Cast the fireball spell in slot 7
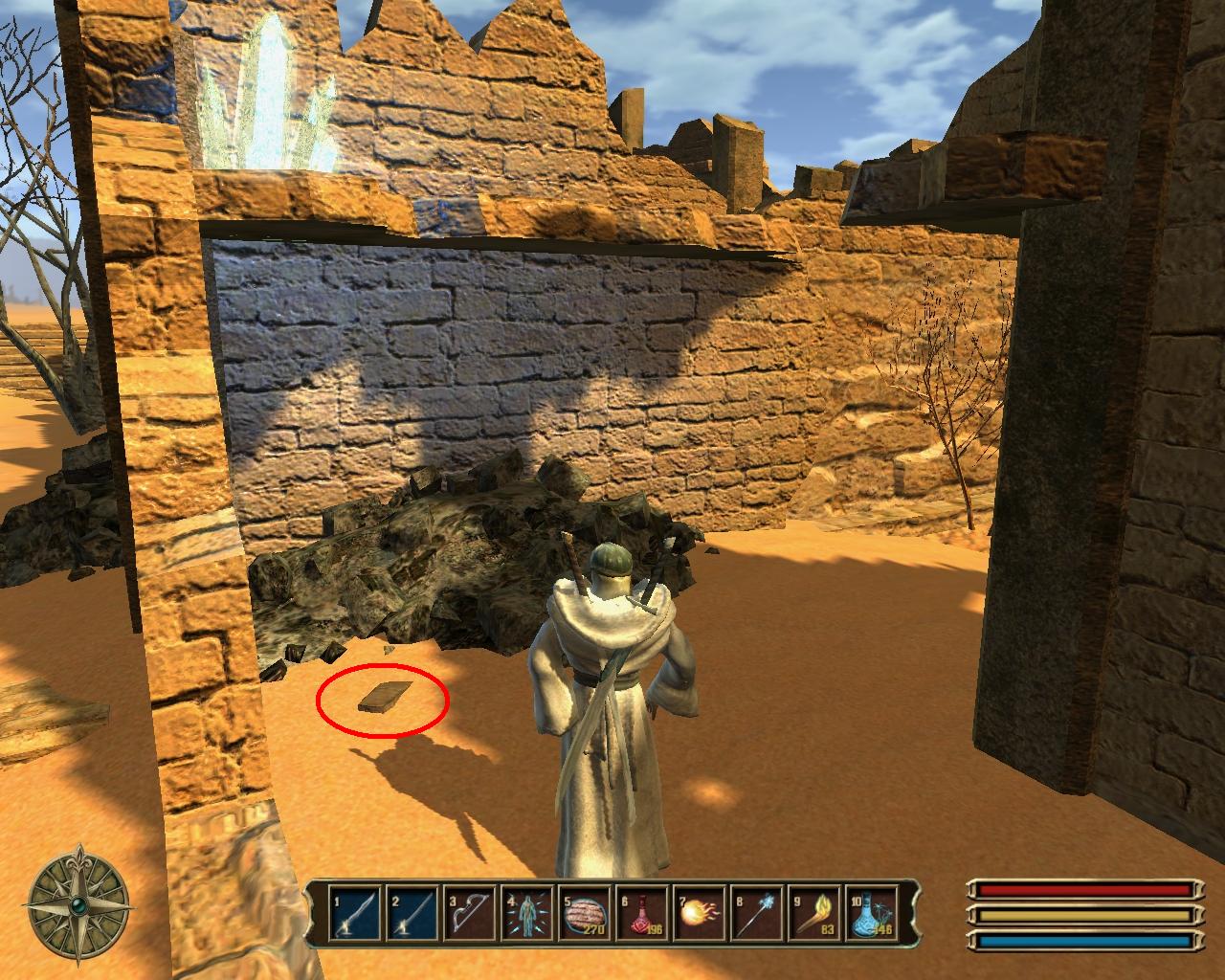This screenshot has width=1225, height=980. 698,913
